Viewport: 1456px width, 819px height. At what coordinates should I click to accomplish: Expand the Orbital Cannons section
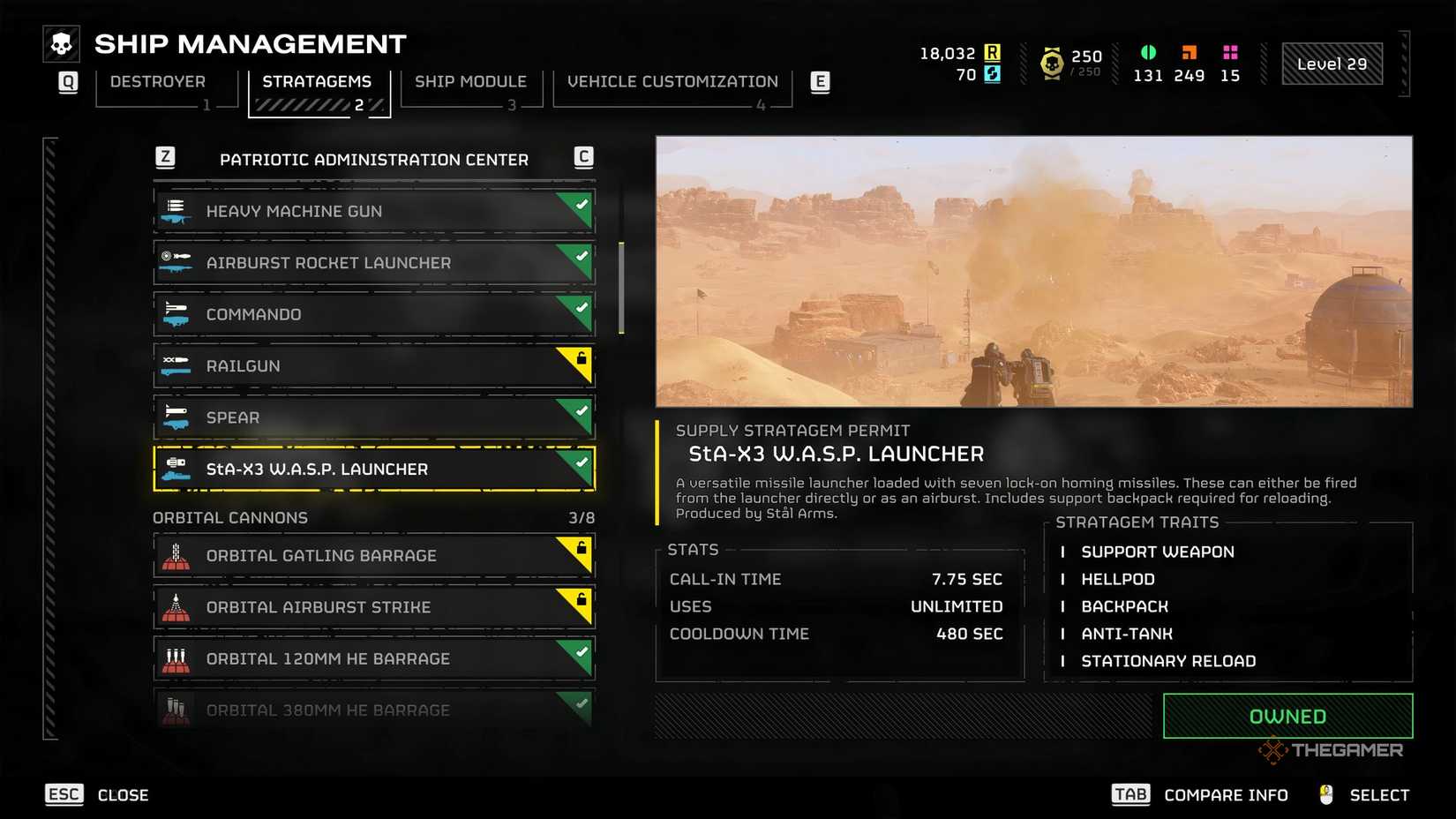[230, 518]
